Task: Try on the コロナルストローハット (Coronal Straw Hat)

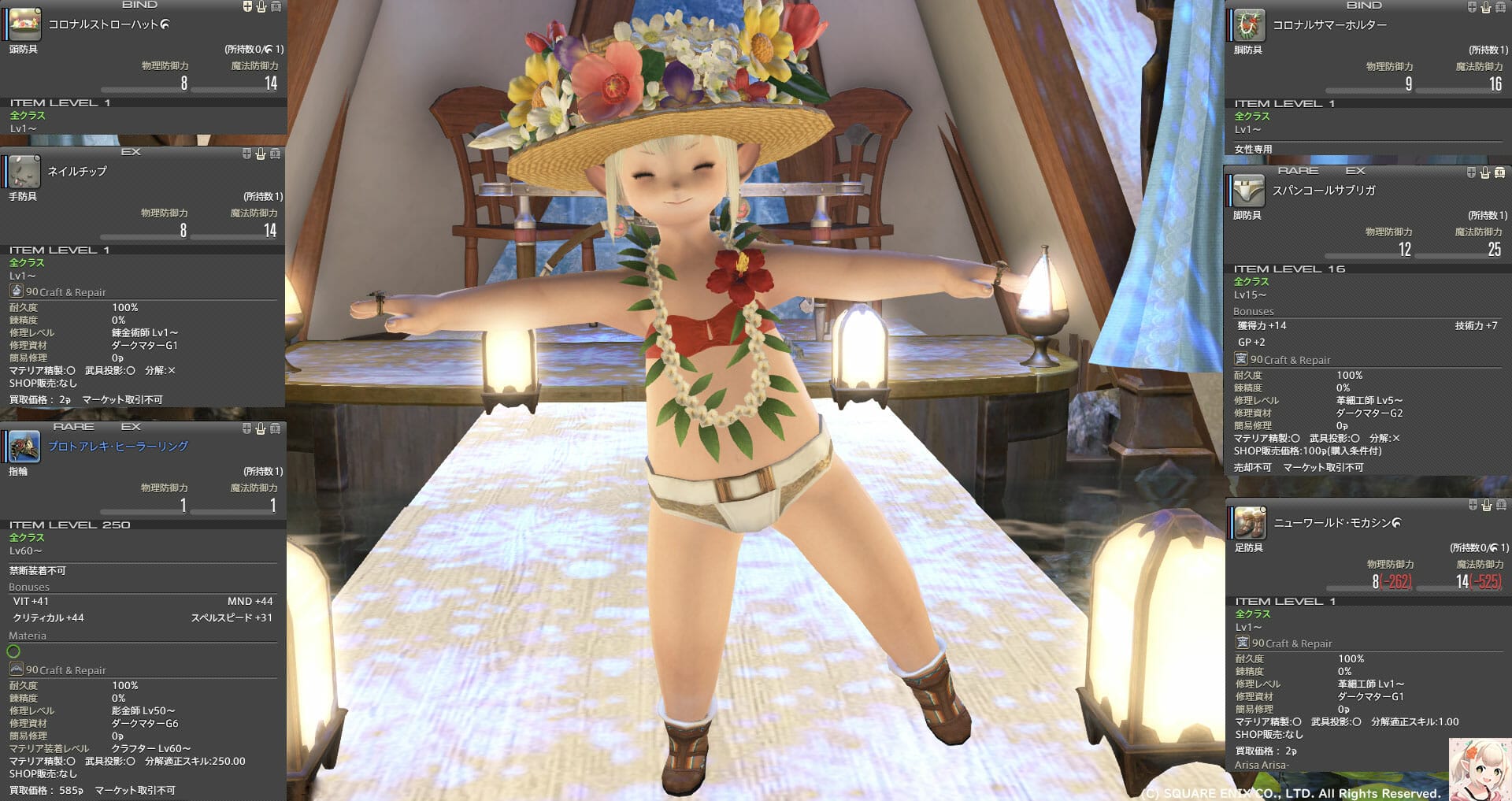Action: tap(261, 6)
